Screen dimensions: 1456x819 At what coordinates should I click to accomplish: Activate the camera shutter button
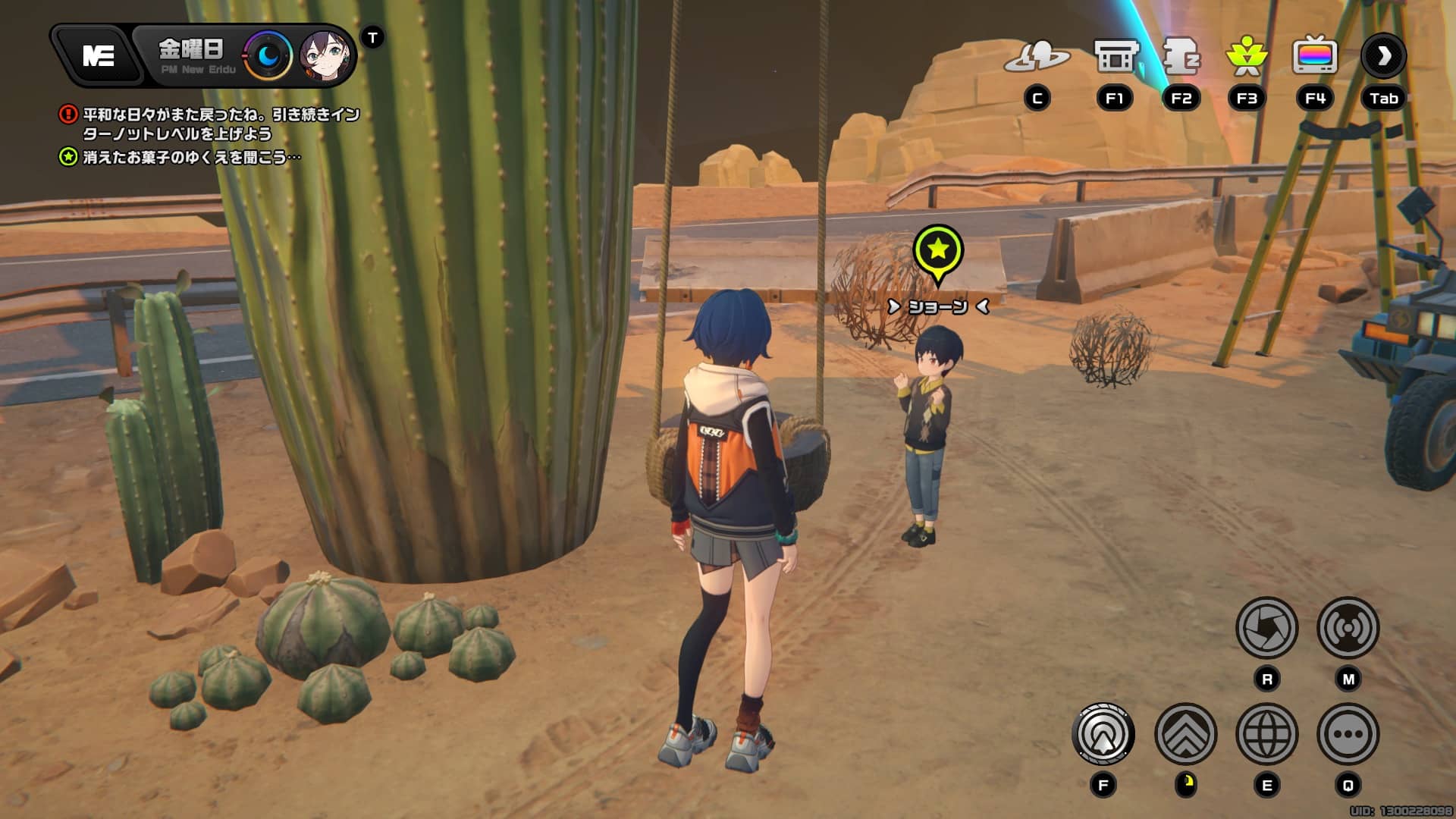[x=1266, y=628]
